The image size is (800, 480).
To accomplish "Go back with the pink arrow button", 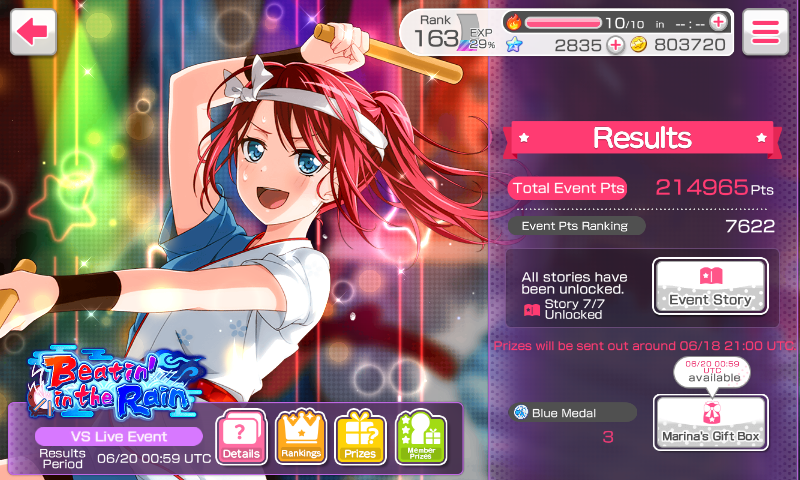I will click(x=33, y=31).
